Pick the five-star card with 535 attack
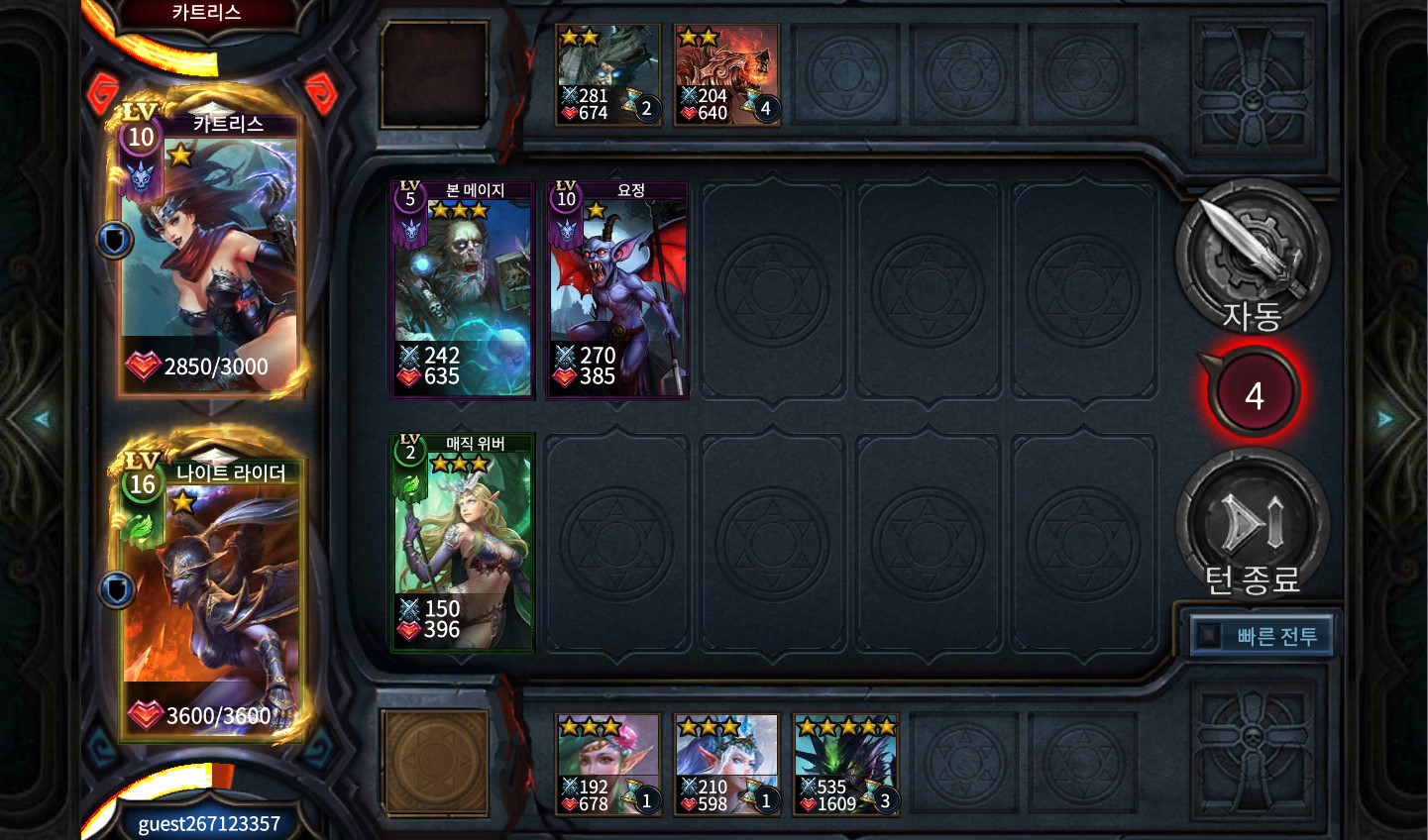 [845, 765]
